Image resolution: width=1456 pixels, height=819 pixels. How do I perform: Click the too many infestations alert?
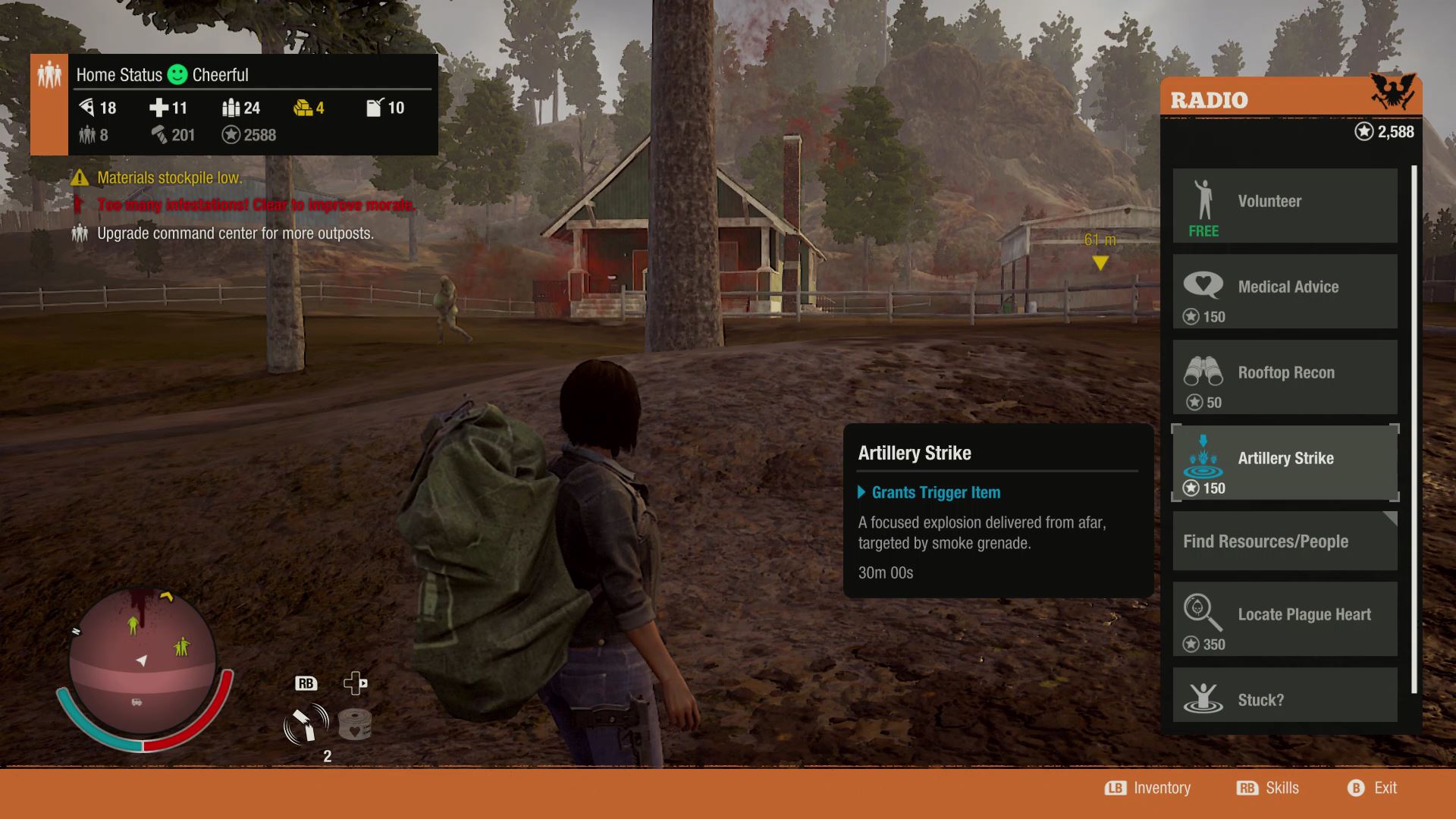255,205
